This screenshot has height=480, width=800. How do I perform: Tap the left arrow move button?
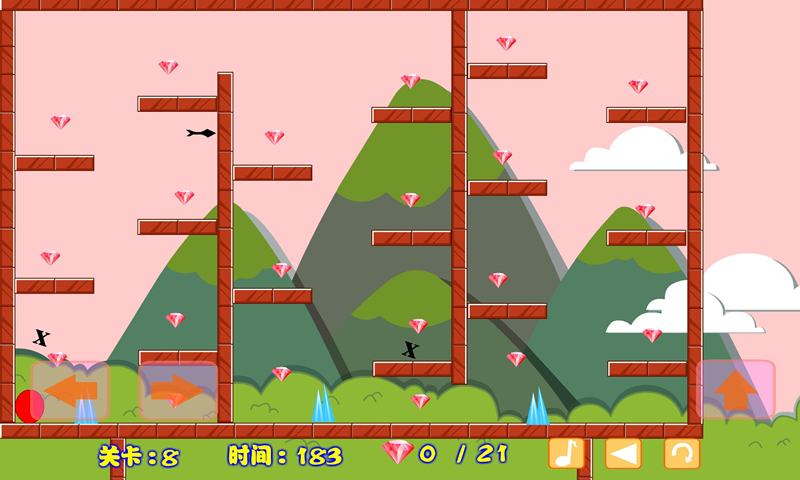click(x=70, y=390)
